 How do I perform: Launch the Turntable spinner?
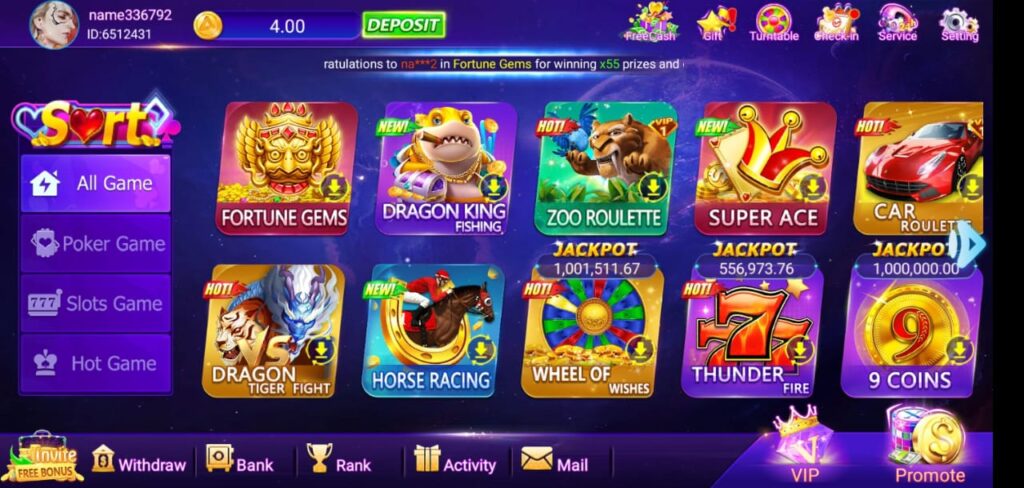774,22
